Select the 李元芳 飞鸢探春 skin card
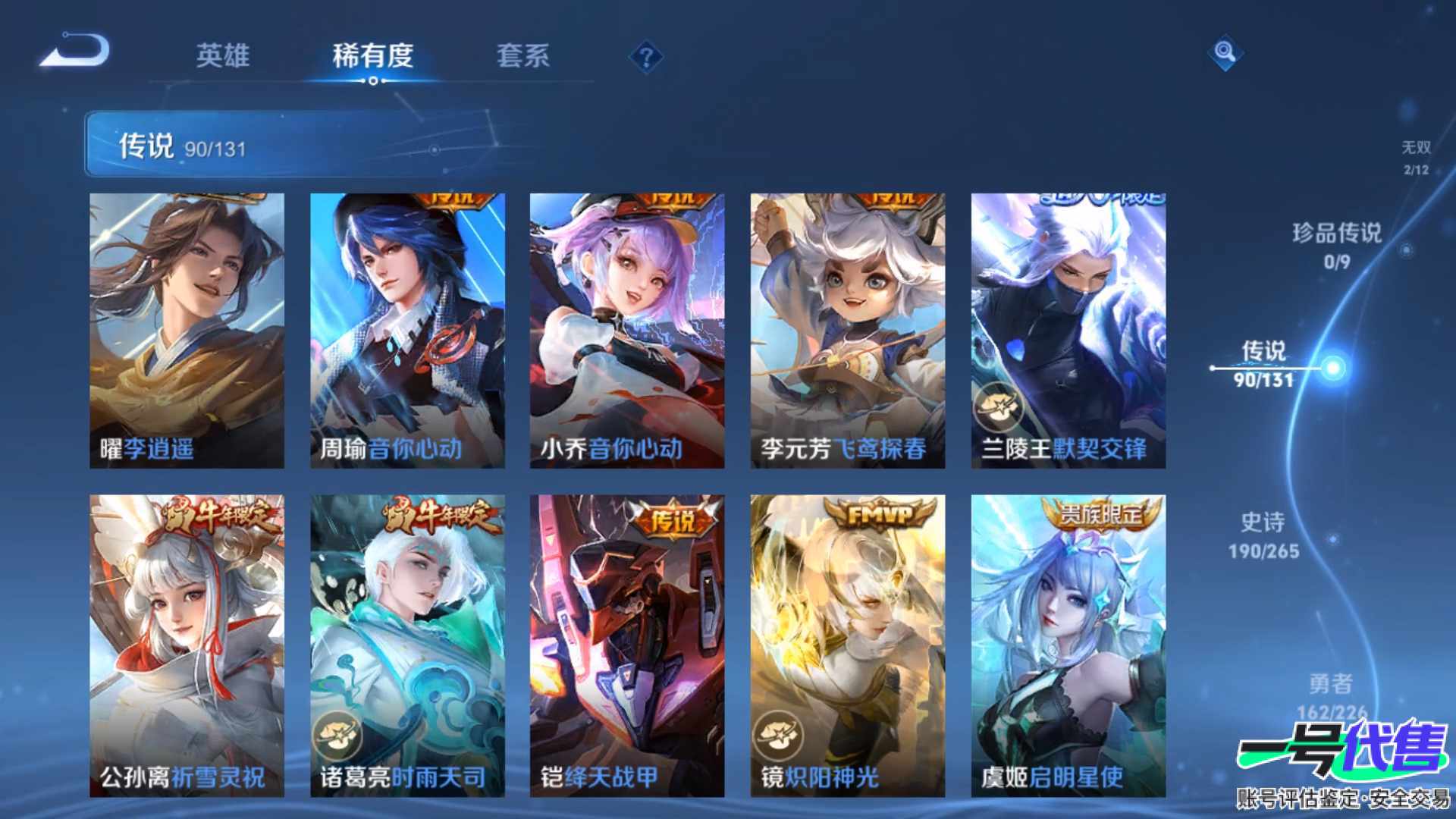The height and width of the screenshot is (819, 1456). pos(848,330)
